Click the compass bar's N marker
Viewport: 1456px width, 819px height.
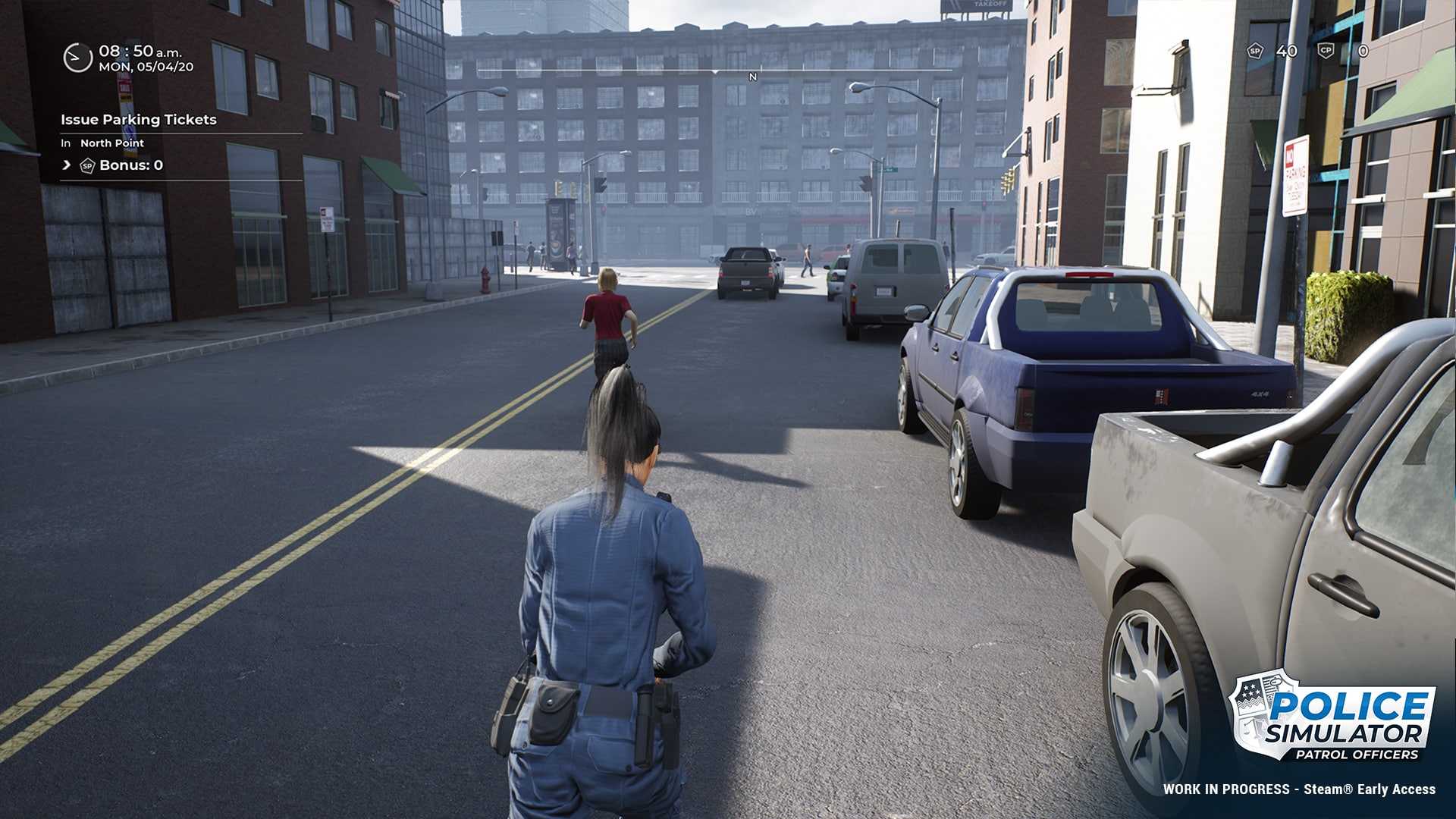click(x=752, y=77)
